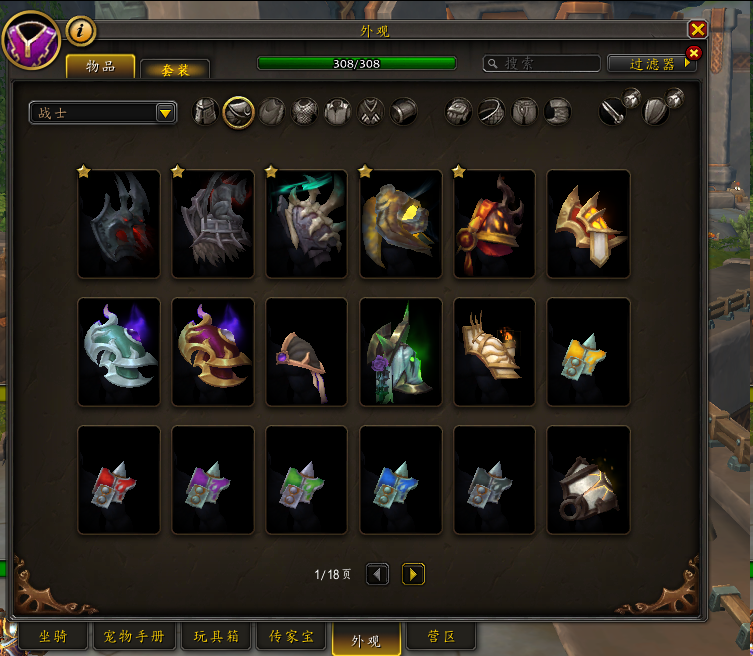Select the 物品 items tab

tap(100, 67)
